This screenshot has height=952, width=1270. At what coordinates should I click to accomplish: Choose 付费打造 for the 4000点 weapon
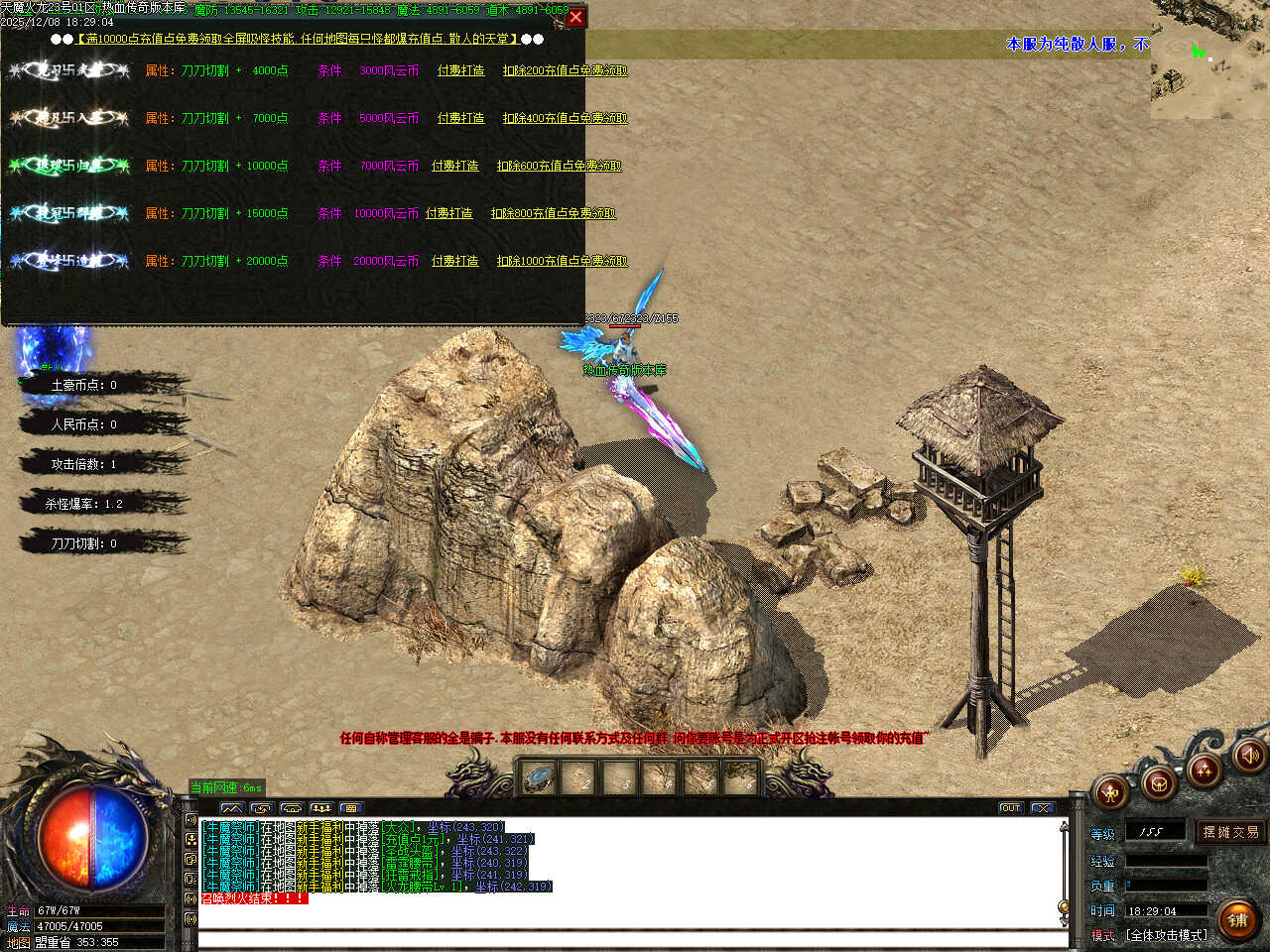tap(460, 70)
